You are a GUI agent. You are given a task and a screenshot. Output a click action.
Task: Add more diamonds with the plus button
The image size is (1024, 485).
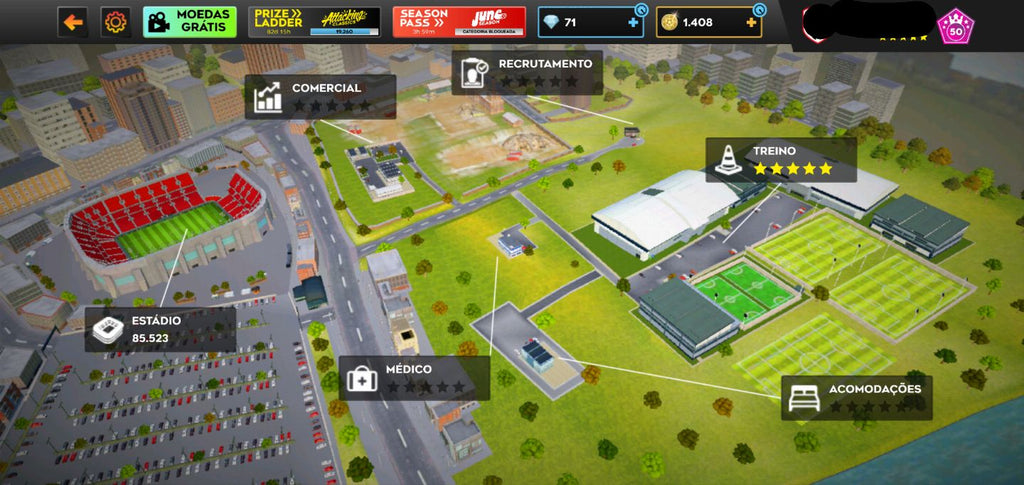click(633, 22)
